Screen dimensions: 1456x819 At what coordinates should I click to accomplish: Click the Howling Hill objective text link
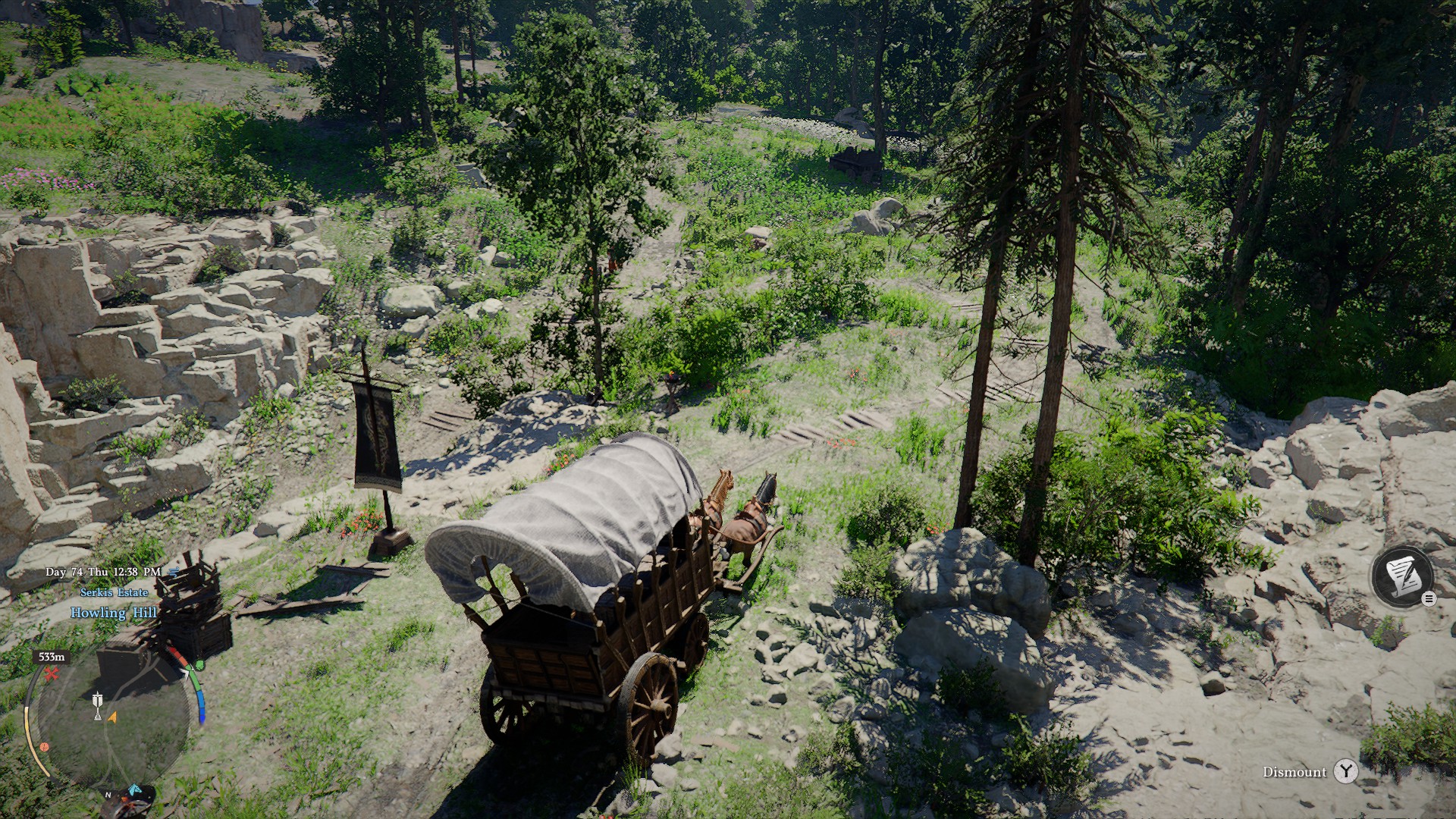click(x=114, y=613)
